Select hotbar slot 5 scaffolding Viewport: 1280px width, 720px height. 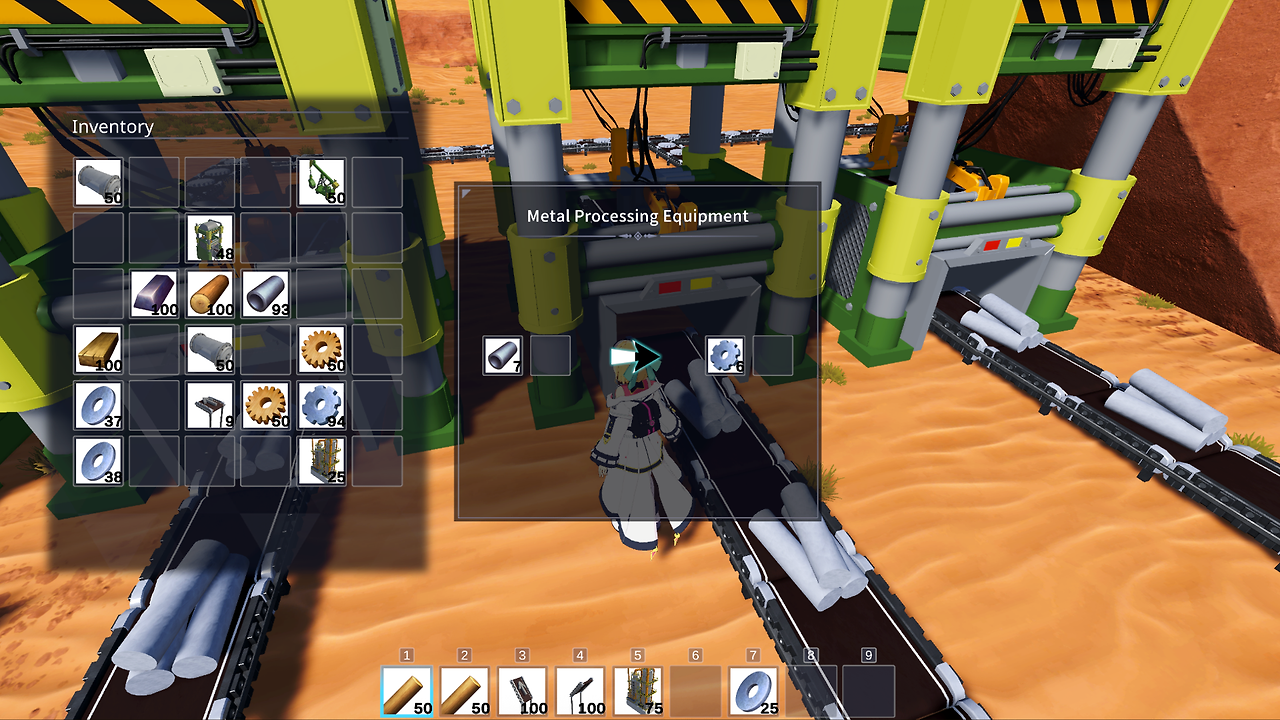(640, 690)
